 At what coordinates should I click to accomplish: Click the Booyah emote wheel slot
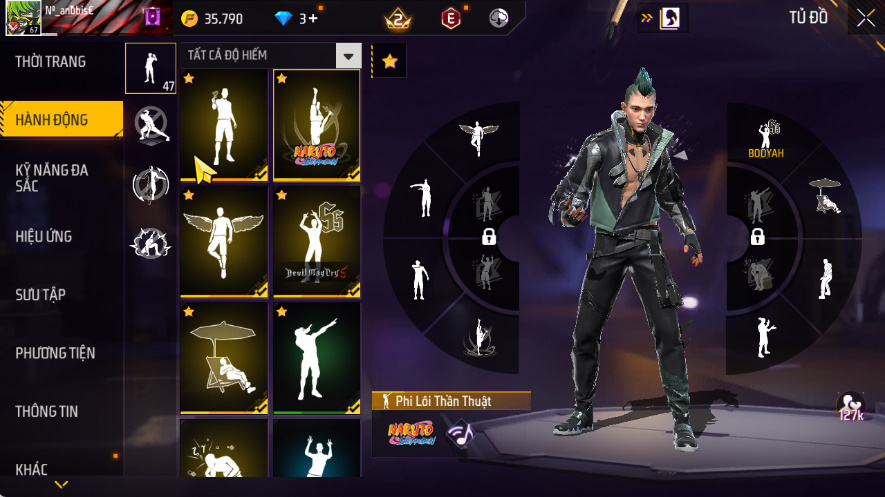[x=764, y=139]
